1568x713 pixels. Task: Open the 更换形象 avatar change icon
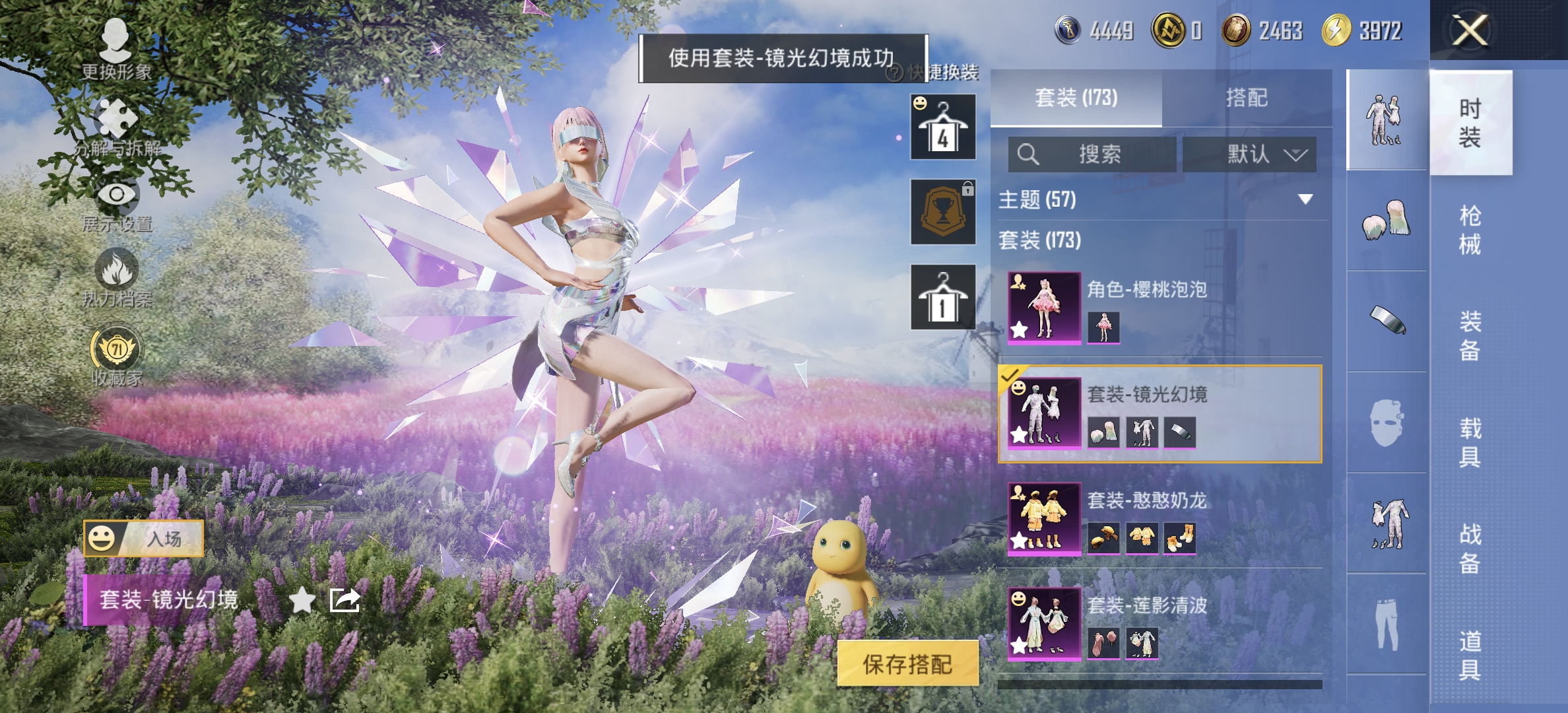pyautogui.click(x=116, y=40)
